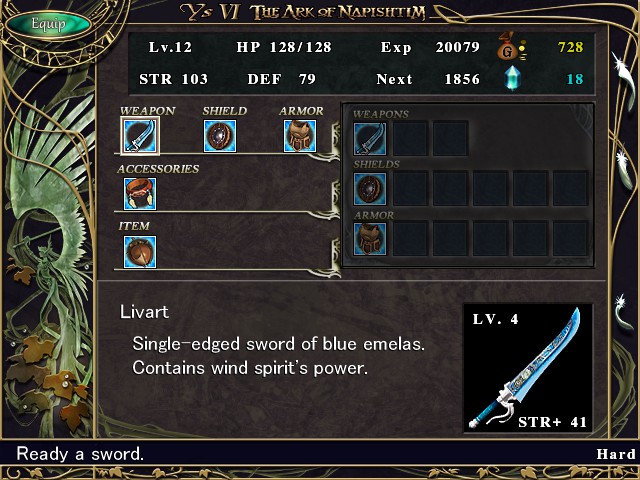
Task: Select the equipped Livart sword slot
Action: coord(140,135)
